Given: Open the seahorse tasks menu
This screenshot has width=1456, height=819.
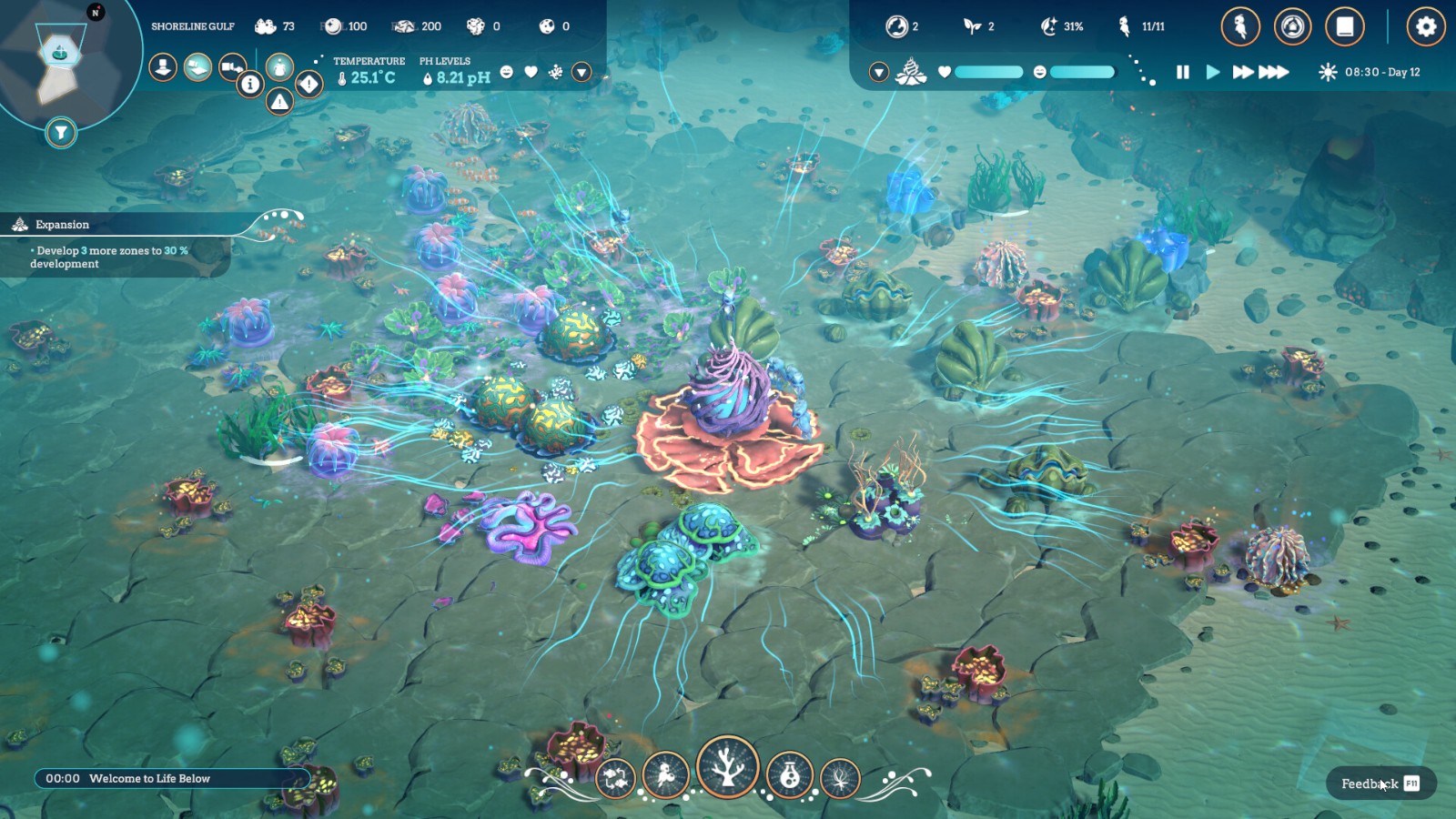Looking at the screenshot, I should pyautogui.click(x=665, y=775).
